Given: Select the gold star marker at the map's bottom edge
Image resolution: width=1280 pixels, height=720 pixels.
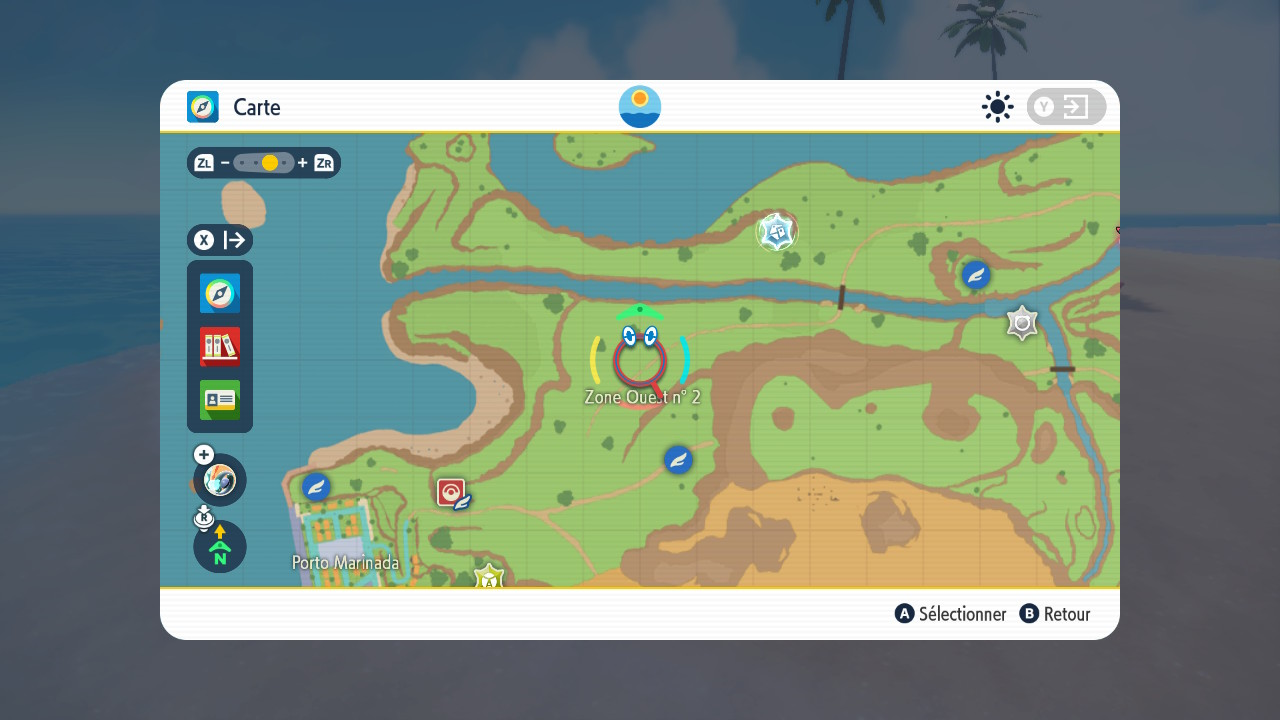Looking at the screenshot, I should point(488,577).
